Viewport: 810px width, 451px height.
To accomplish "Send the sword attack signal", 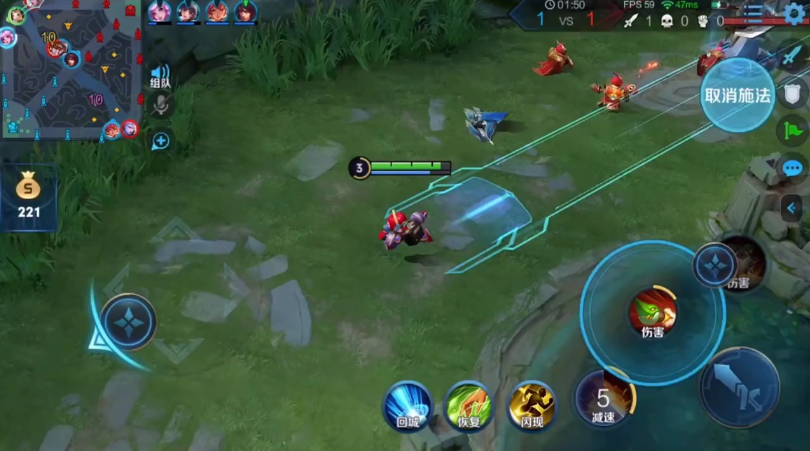I will coord(793,55).
